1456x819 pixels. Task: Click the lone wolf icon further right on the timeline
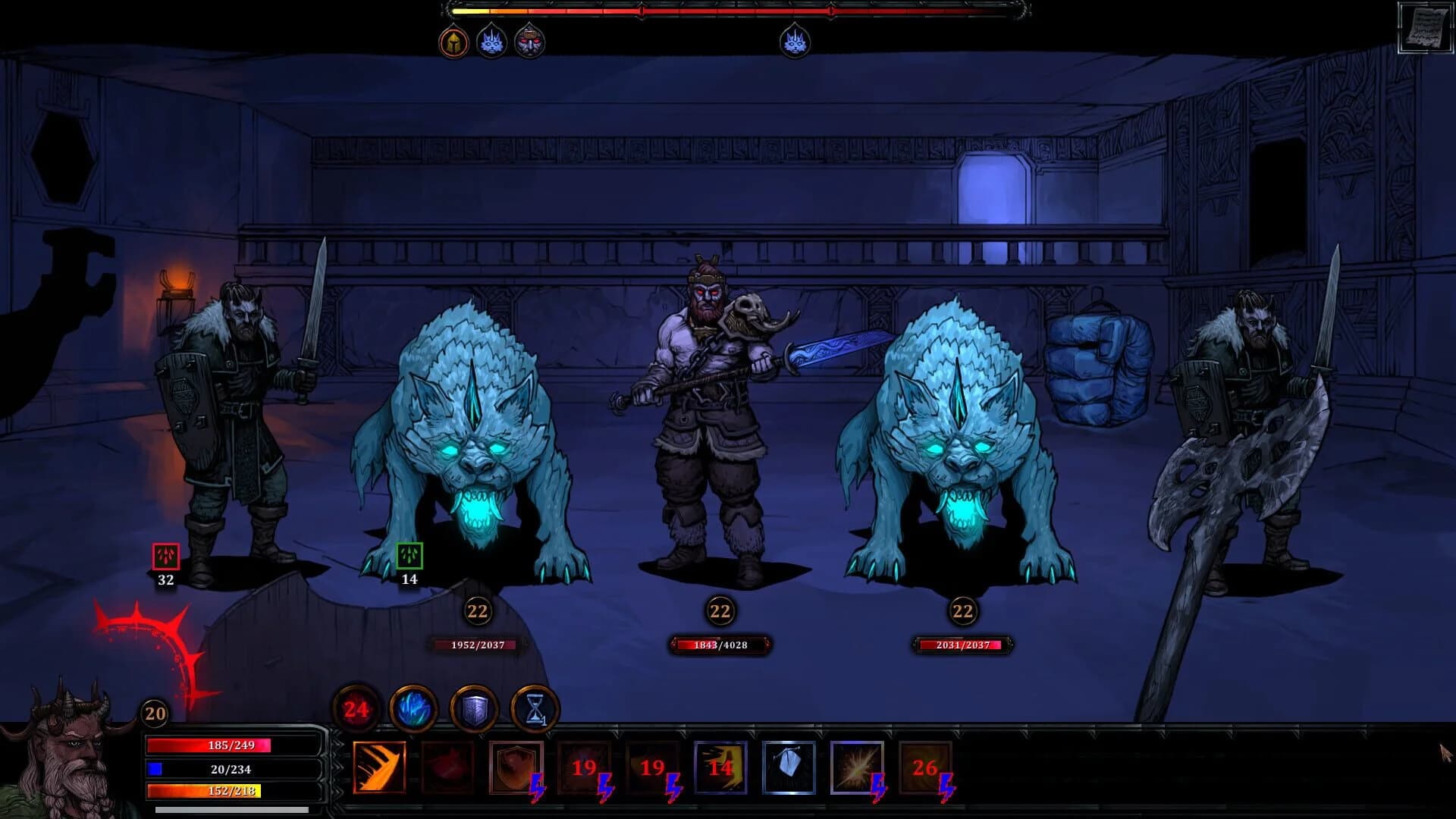click(x=794, y=42)
